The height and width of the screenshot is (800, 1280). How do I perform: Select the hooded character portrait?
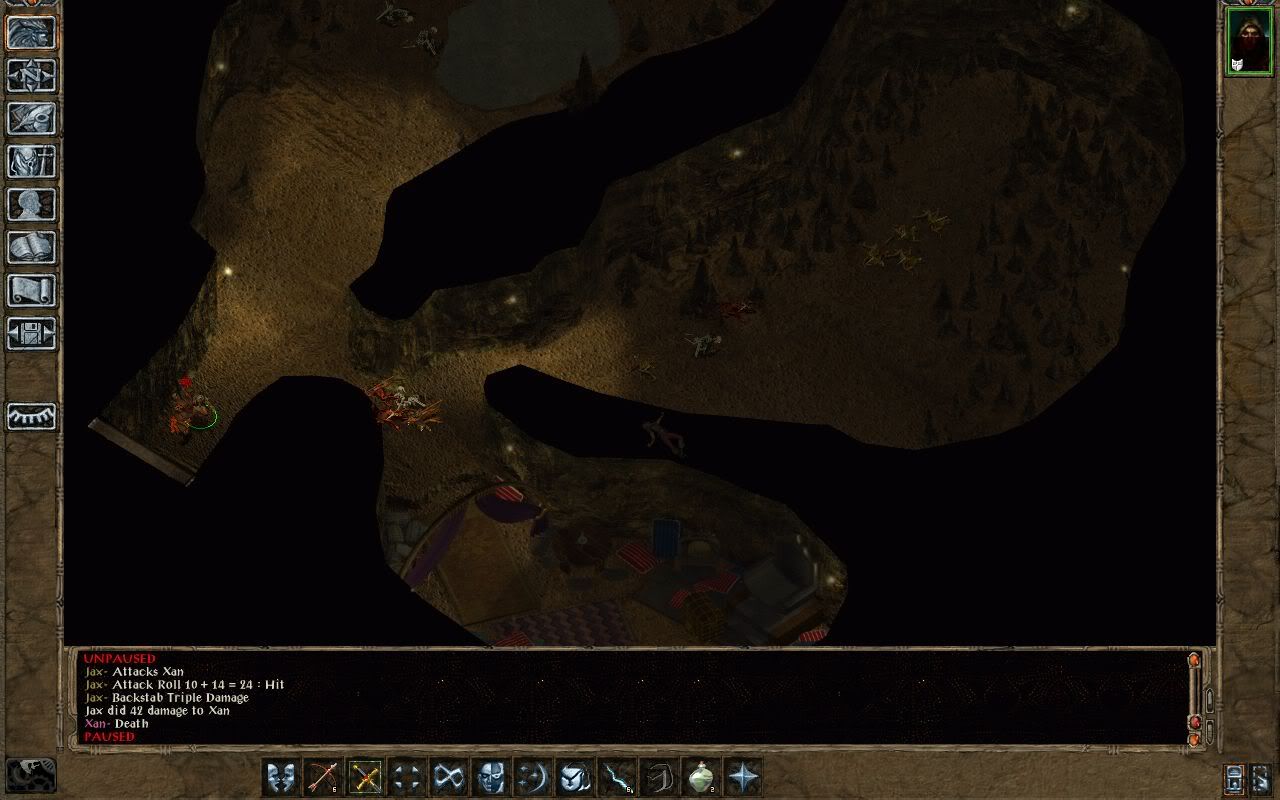pyautogui.click(x=1248, y=42)
